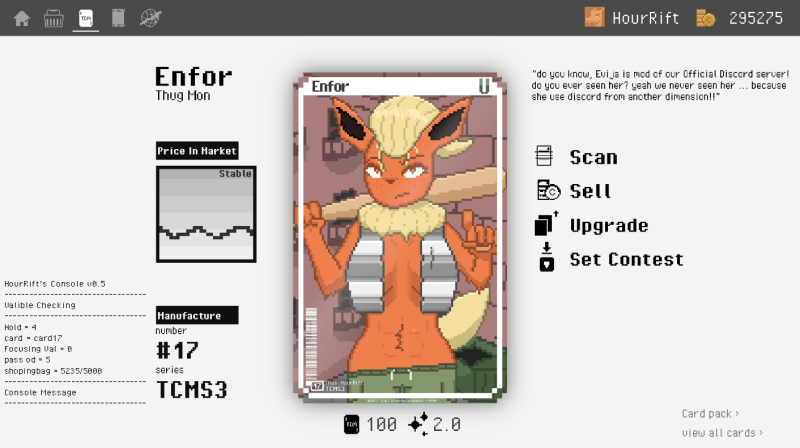
Task: Open the globe planet tab
Action: [151, 18]
